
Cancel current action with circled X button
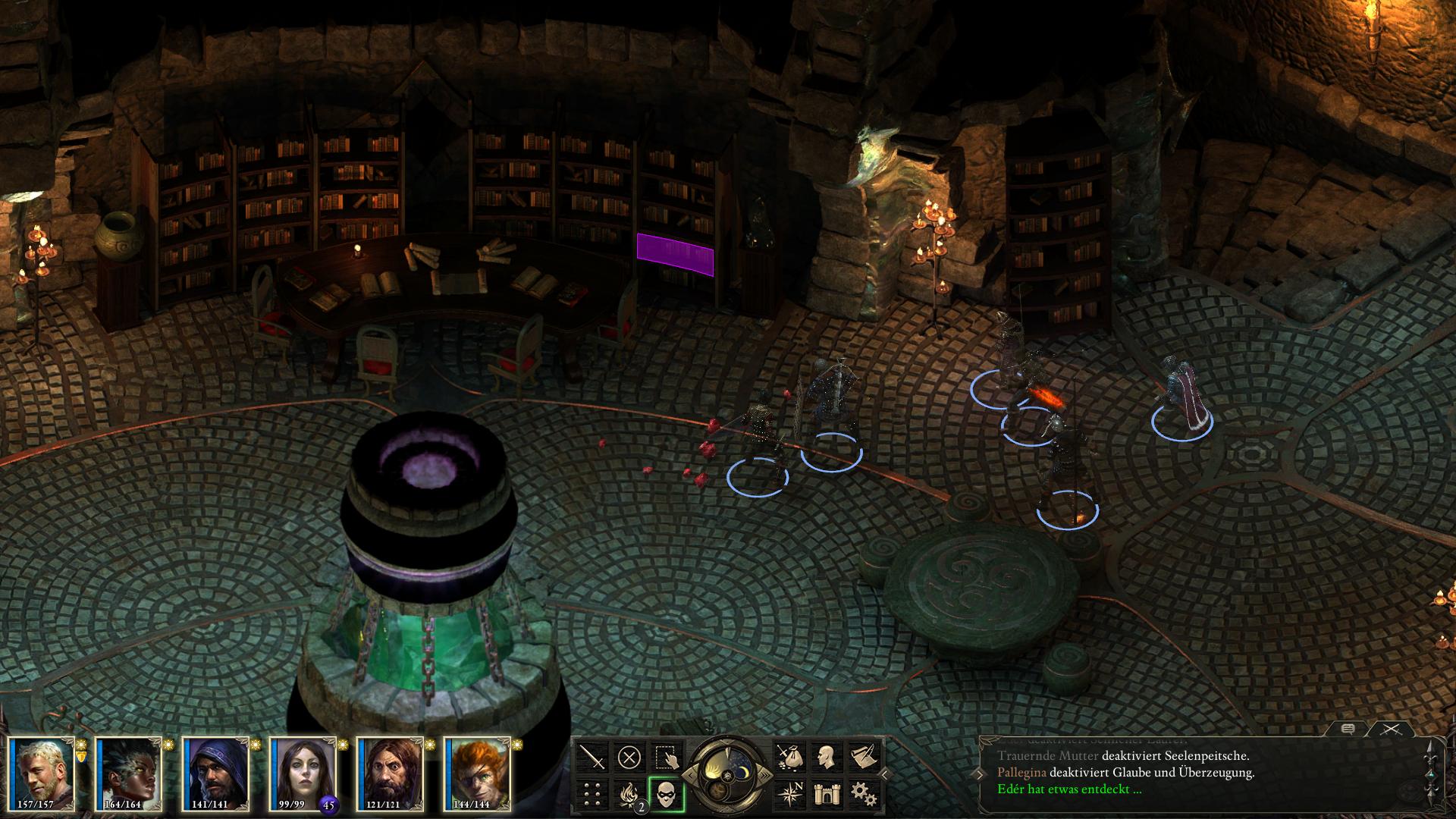coord(629,757)
